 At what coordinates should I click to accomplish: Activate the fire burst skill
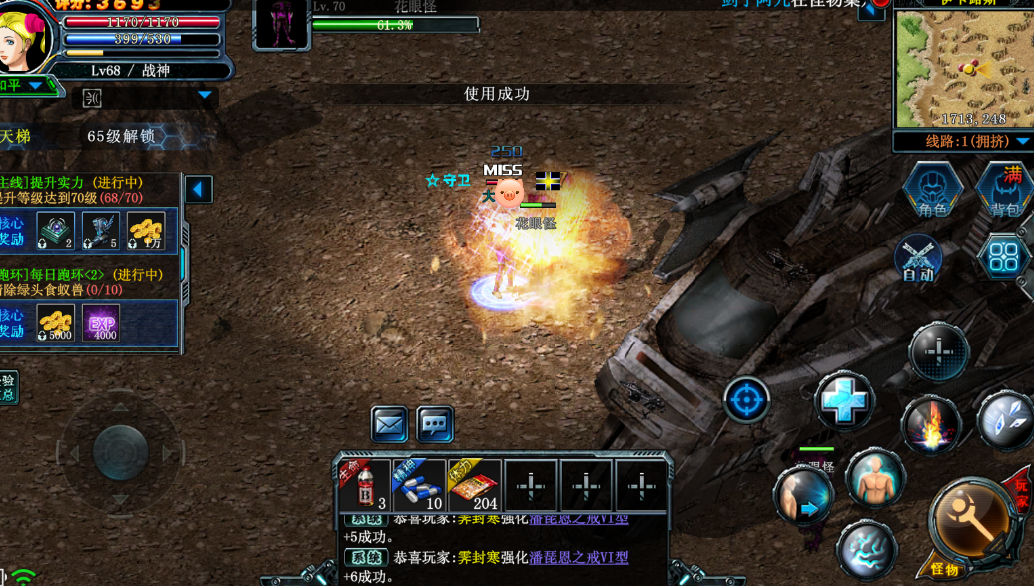pyautogui.click(x=931, y=425)
